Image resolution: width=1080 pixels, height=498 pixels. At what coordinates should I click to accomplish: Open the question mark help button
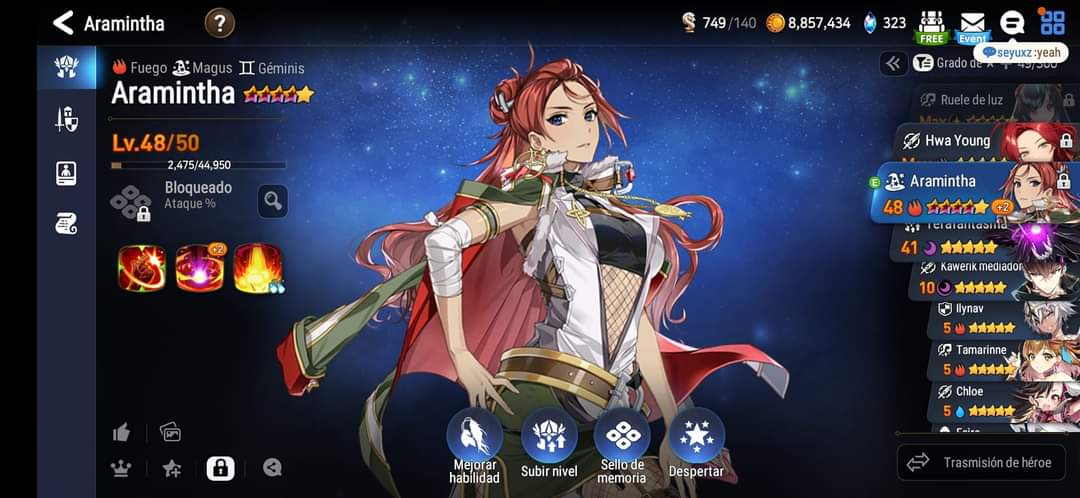[x=220, y=22]
